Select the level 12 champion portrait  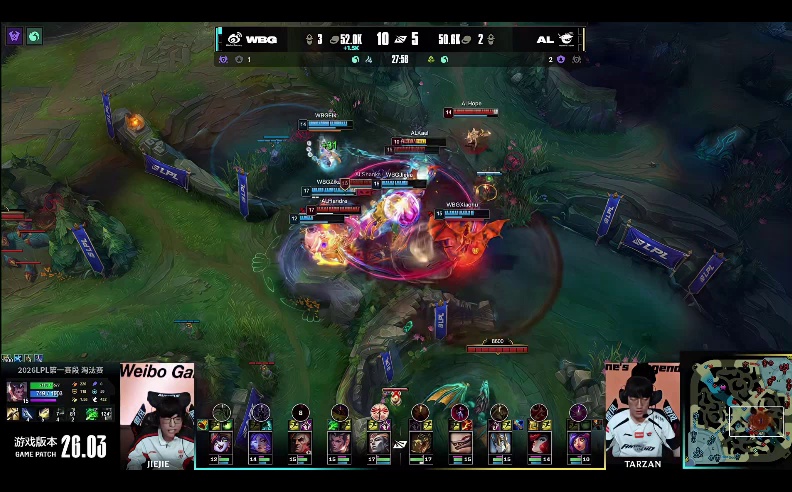click(x=220, y=442)
